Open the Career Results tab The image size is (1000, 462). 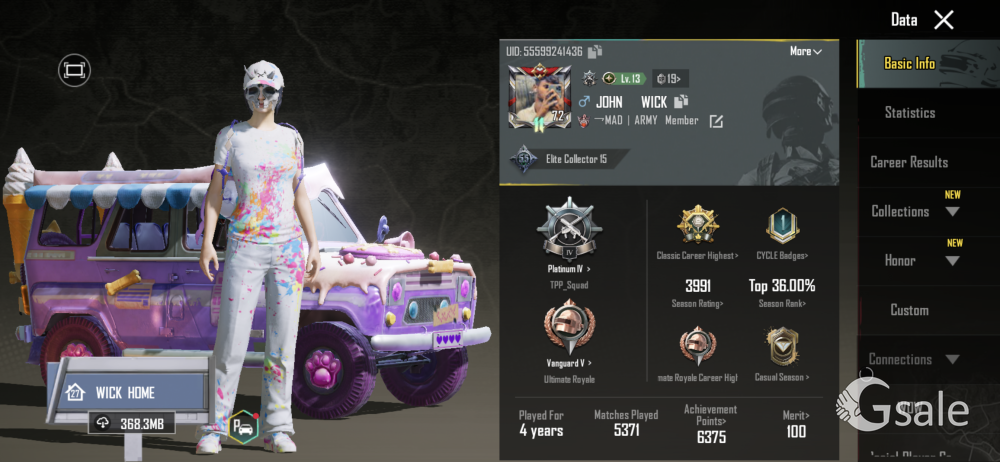(909, 162)
